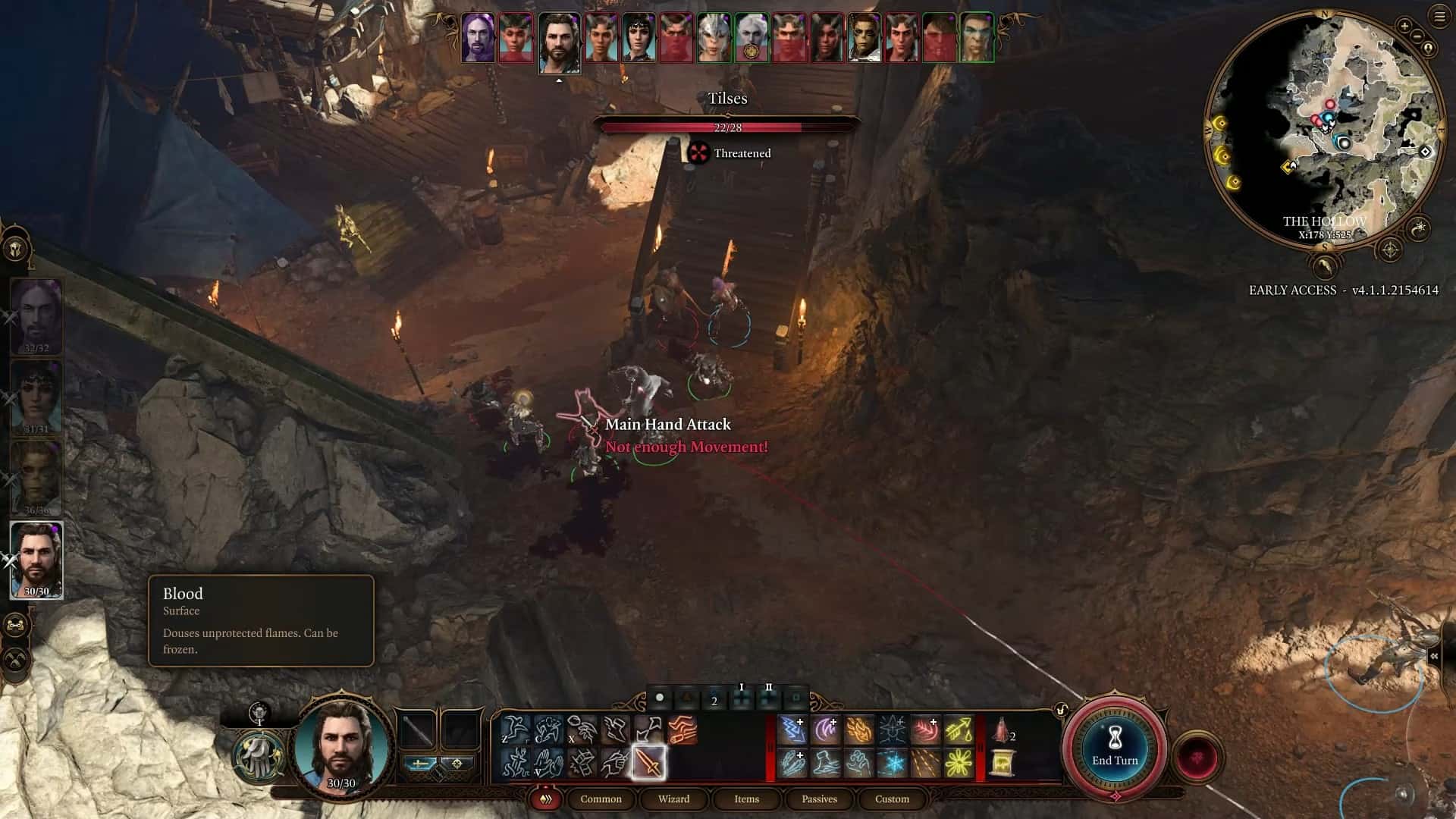
Task: Open the Wizard spells tab
Action: 673,799
